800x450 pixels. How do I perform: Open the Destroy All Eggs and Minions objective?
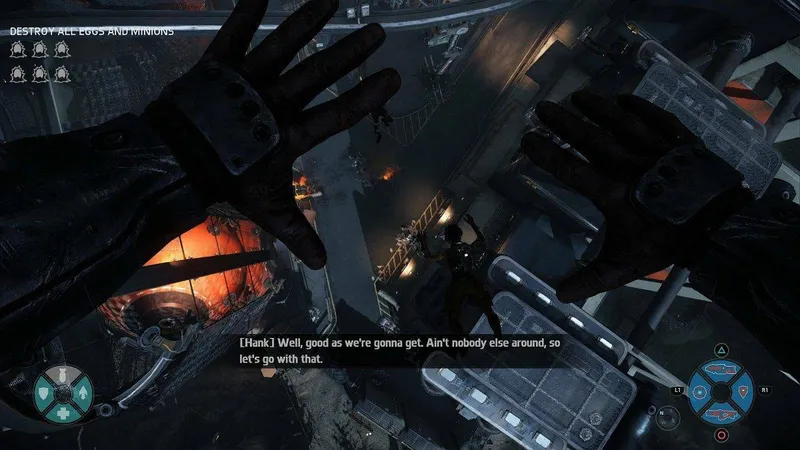92,31
